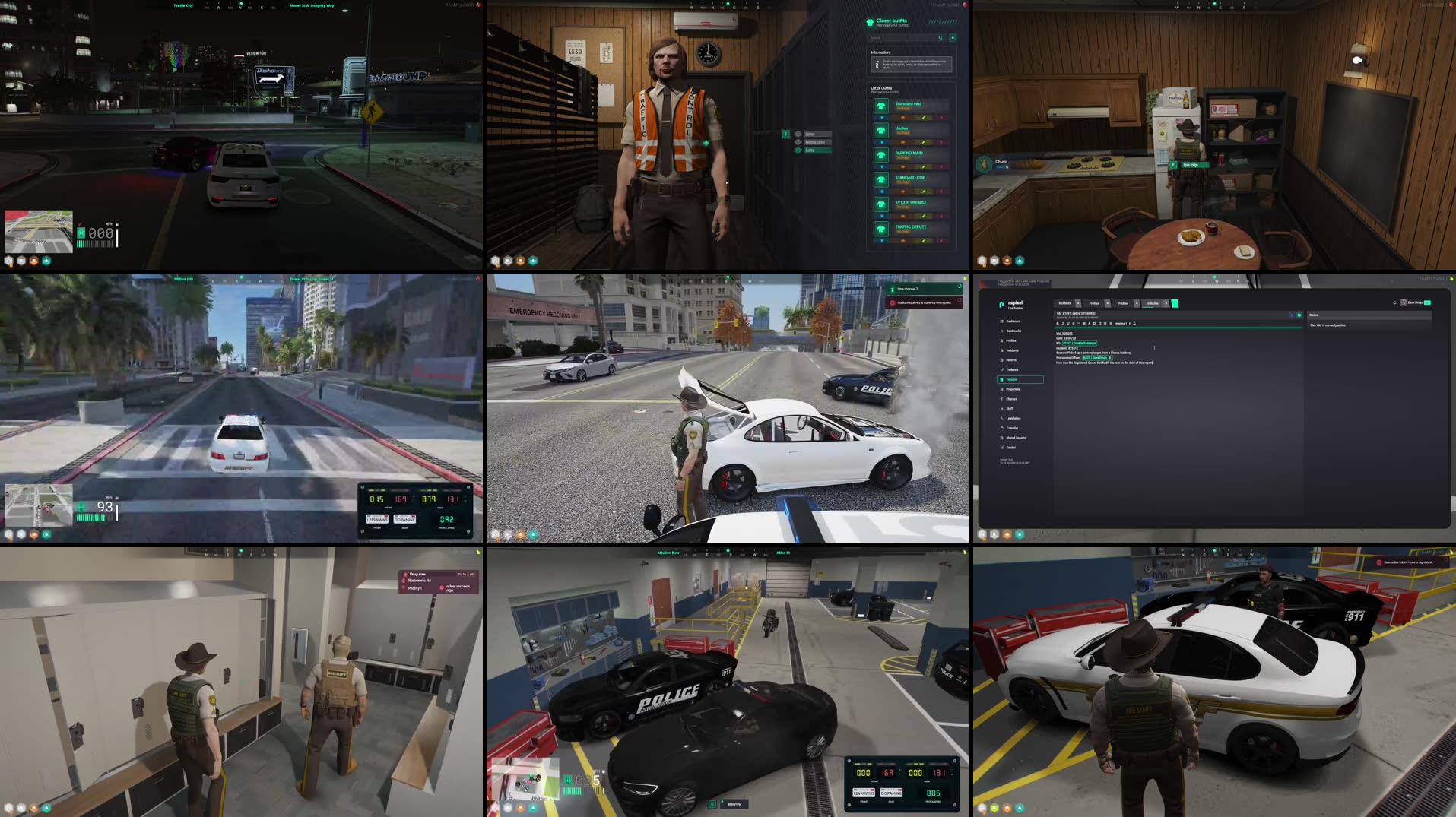
Task: Switch to the Incidents tab in the MDT
Action: 1064,303
